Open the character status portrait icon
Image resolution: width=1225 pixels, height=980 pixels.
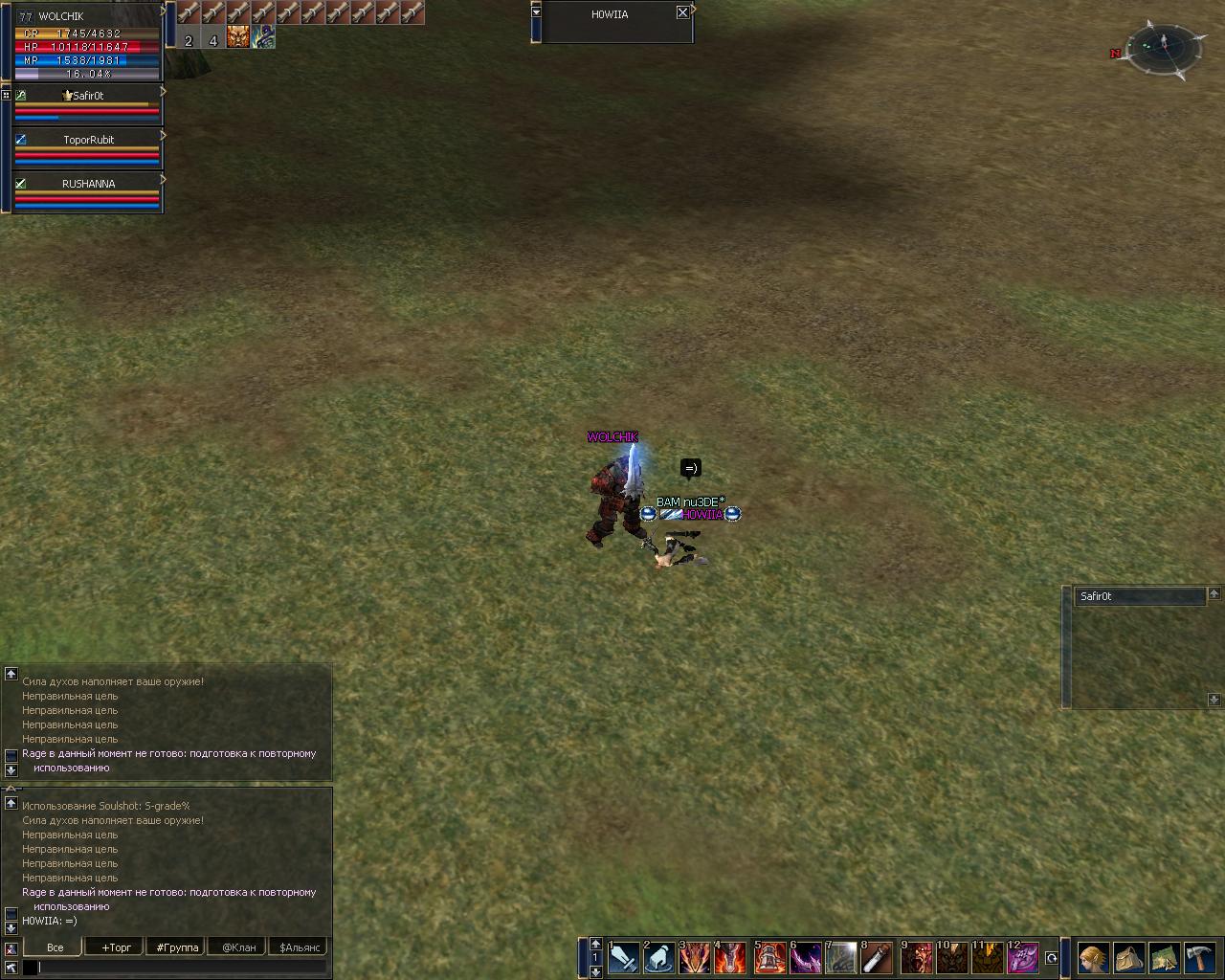[1092, 957]
